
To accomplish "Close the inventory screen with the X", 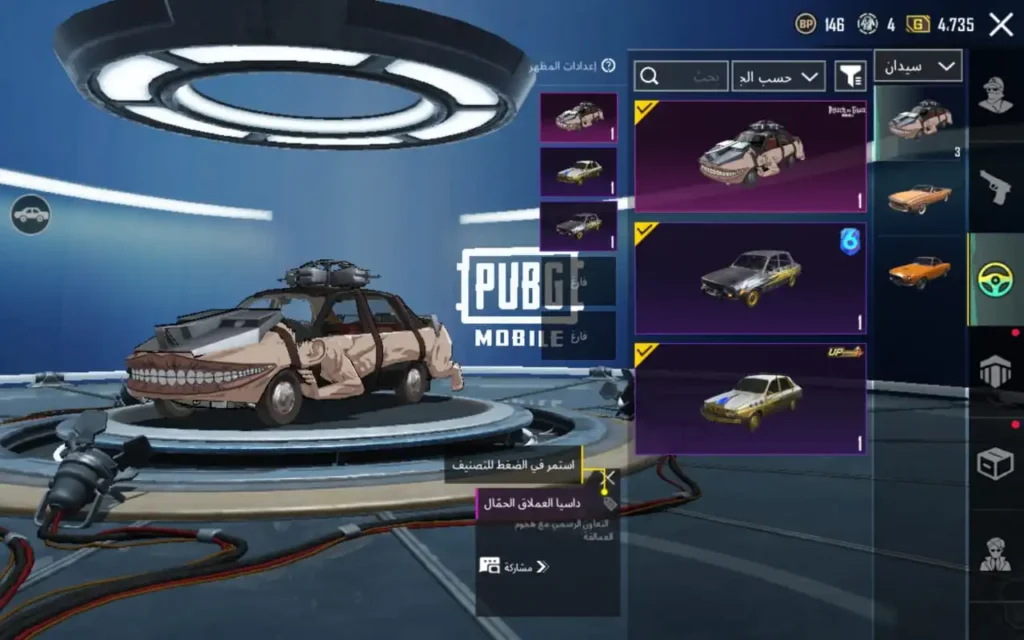I will pyautogui.click(x=1001, y=25).
